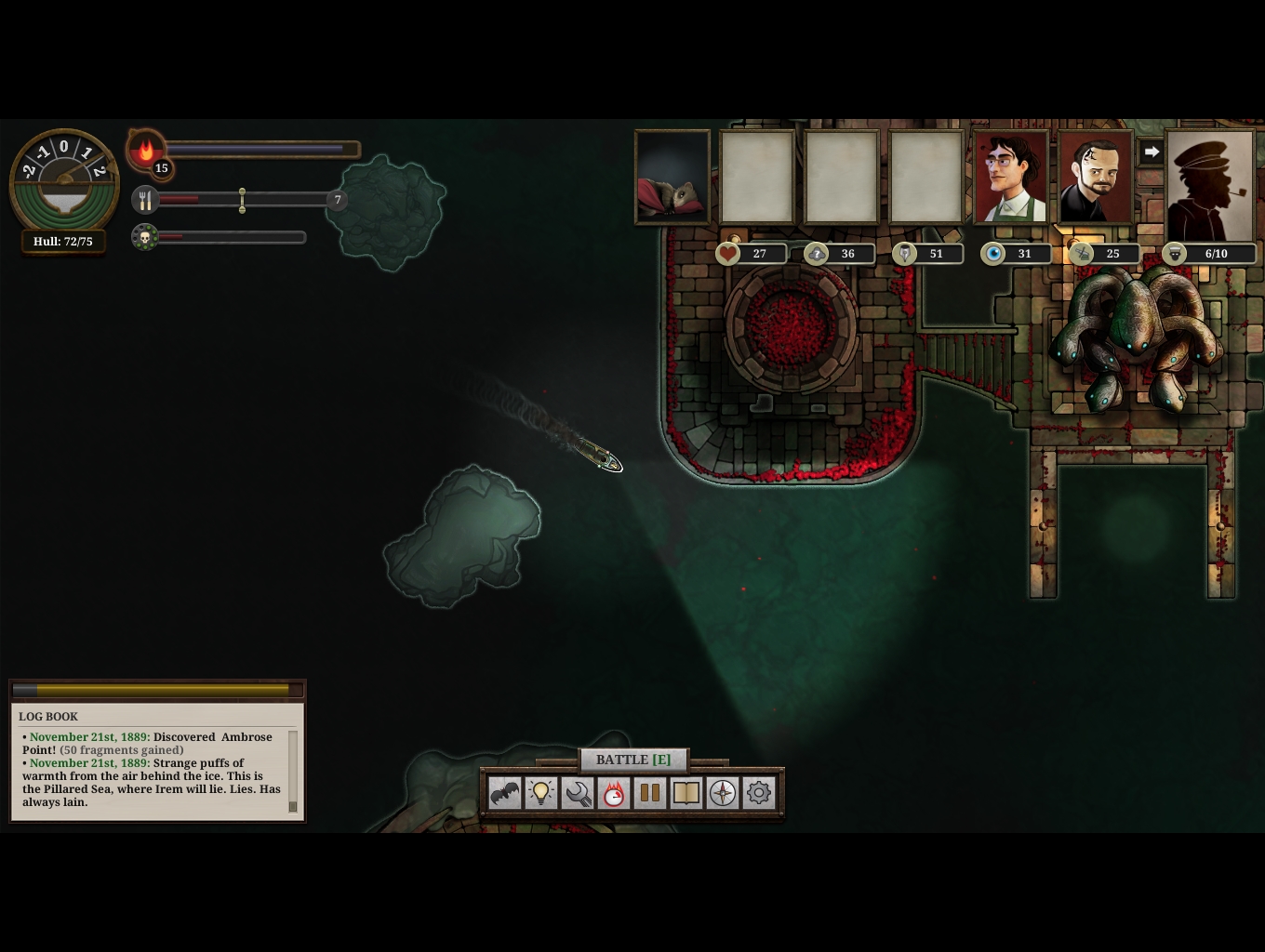Open the captain silhouette portrait
The width and height of the screenshot is (1265, 952).
1210,184
